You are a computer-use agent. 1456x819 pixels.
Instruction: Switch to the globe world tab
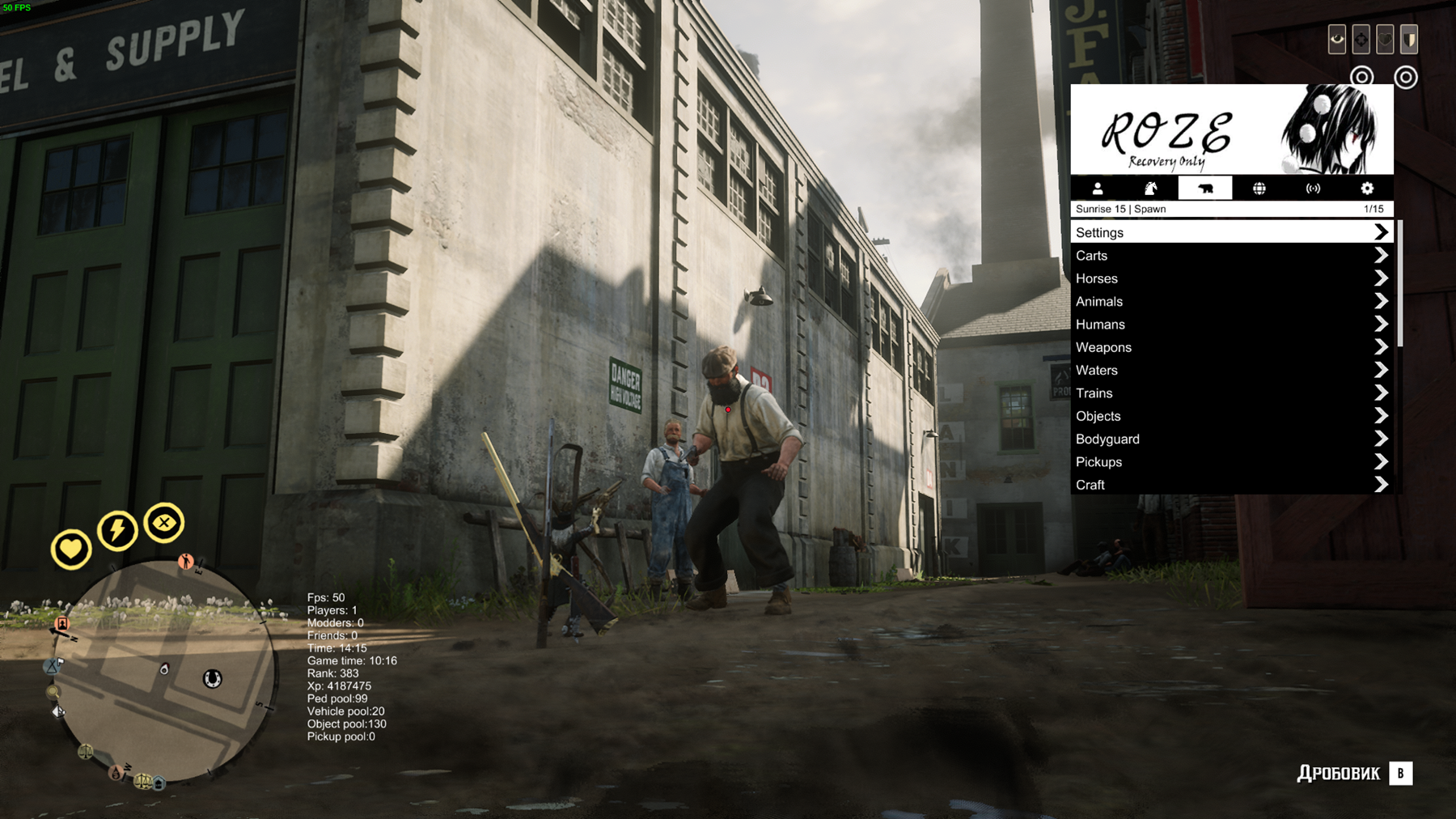pyautogui.click(x=1259, y=189)
